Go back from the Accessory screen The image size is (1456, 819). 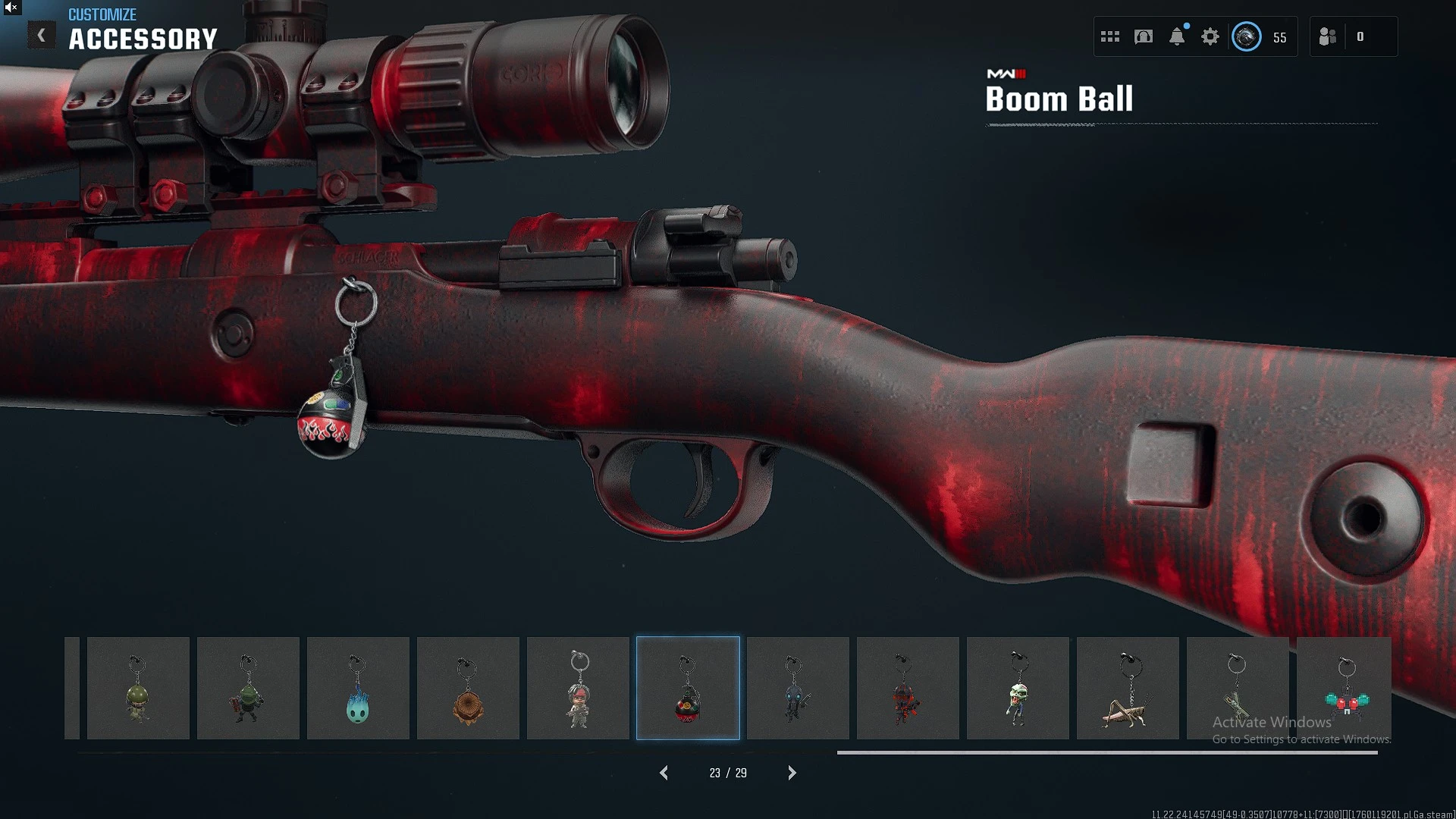coord(42,35)
